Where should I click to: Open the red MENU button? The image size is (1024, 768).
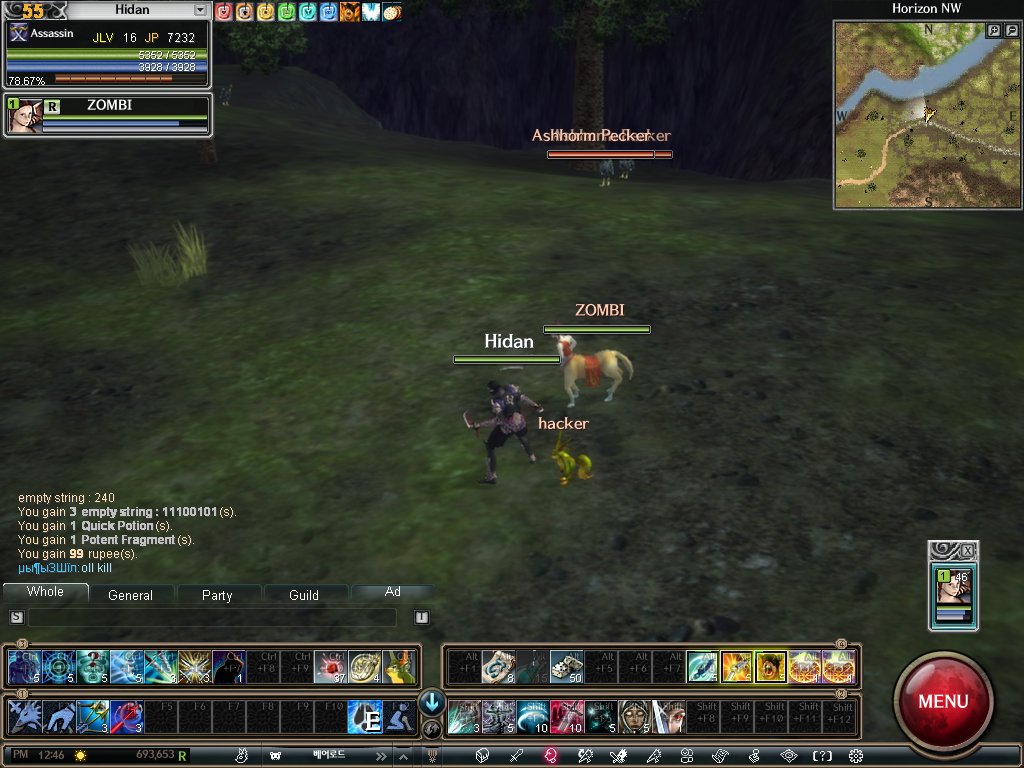point(942,701)
